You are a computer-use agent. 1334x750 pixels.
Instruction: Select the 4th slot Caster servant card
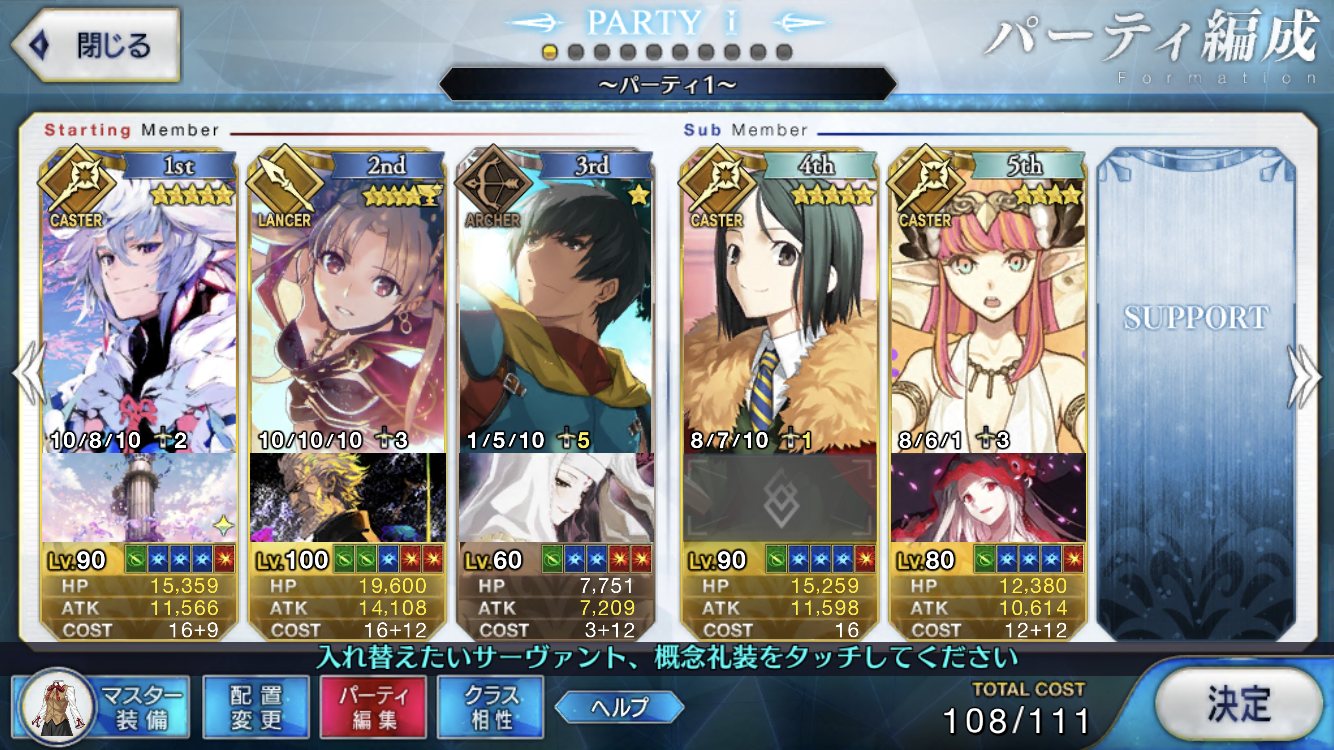[779, 310]
